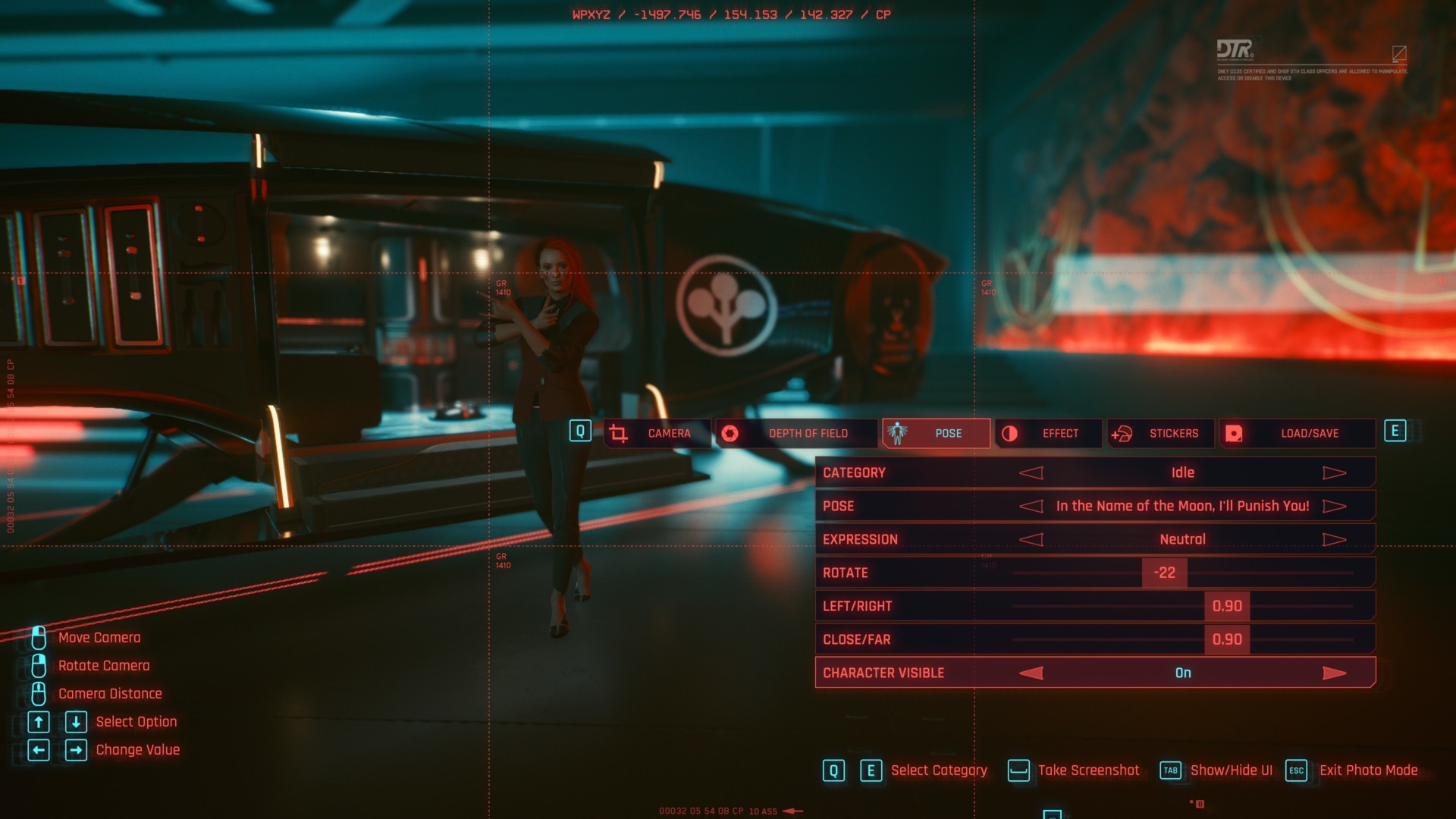Click the right arrow on Category row
The width and height of the screenshot is (1456, 819).
[x=1334, y=473]
